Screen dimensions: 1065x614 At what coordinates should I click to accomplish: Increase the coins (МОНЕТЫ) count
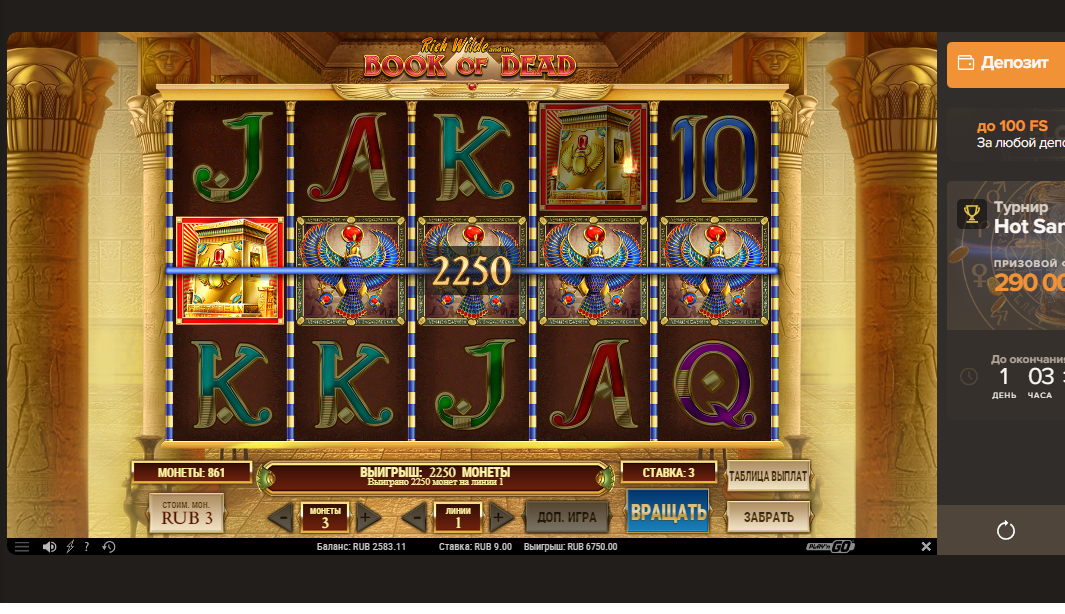(367, 518)
